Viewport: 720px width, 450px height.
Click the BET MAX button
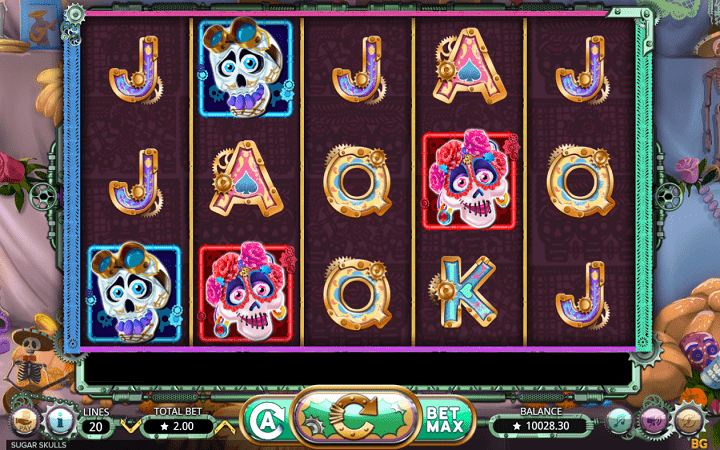coord(444,419)
